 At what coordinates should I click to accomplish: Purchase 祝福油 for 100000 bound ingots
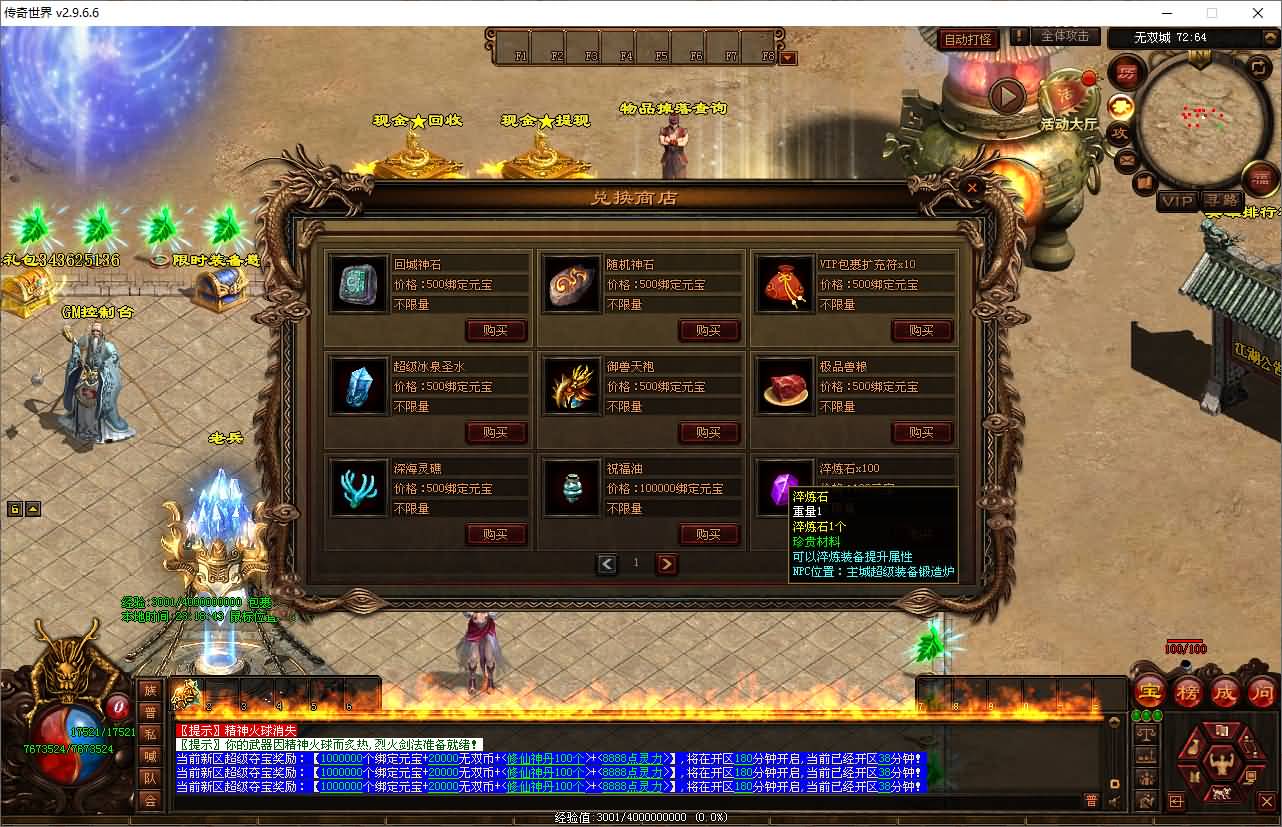708,534
